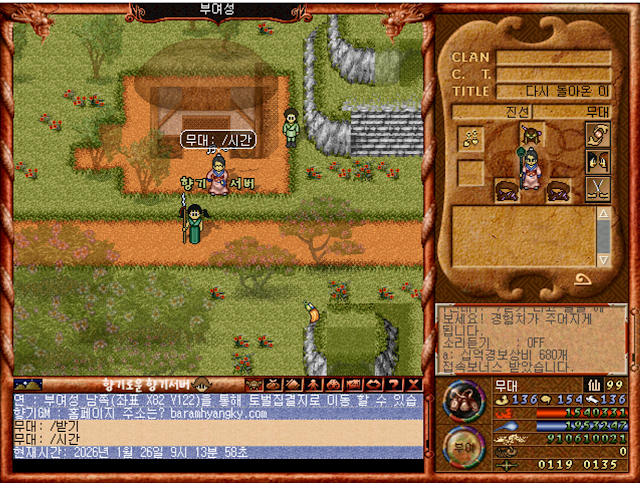640x483 pixels.
Task: Select the pouch icon in the toolbar
Action: pos(273,384)
